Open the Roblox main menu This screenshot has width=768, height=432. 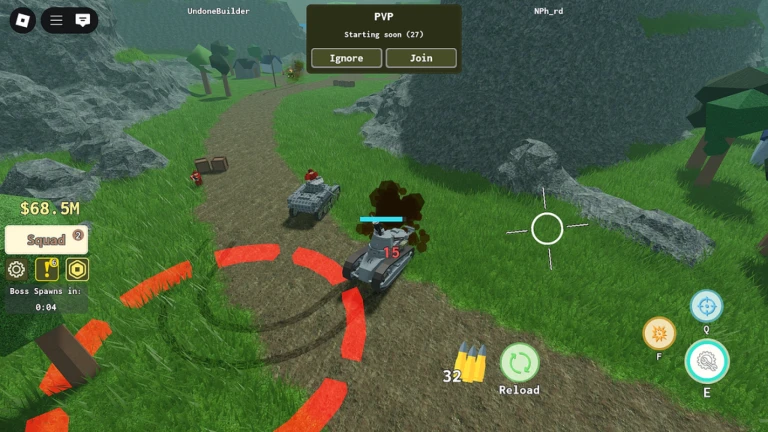click(x=23, y=20)
